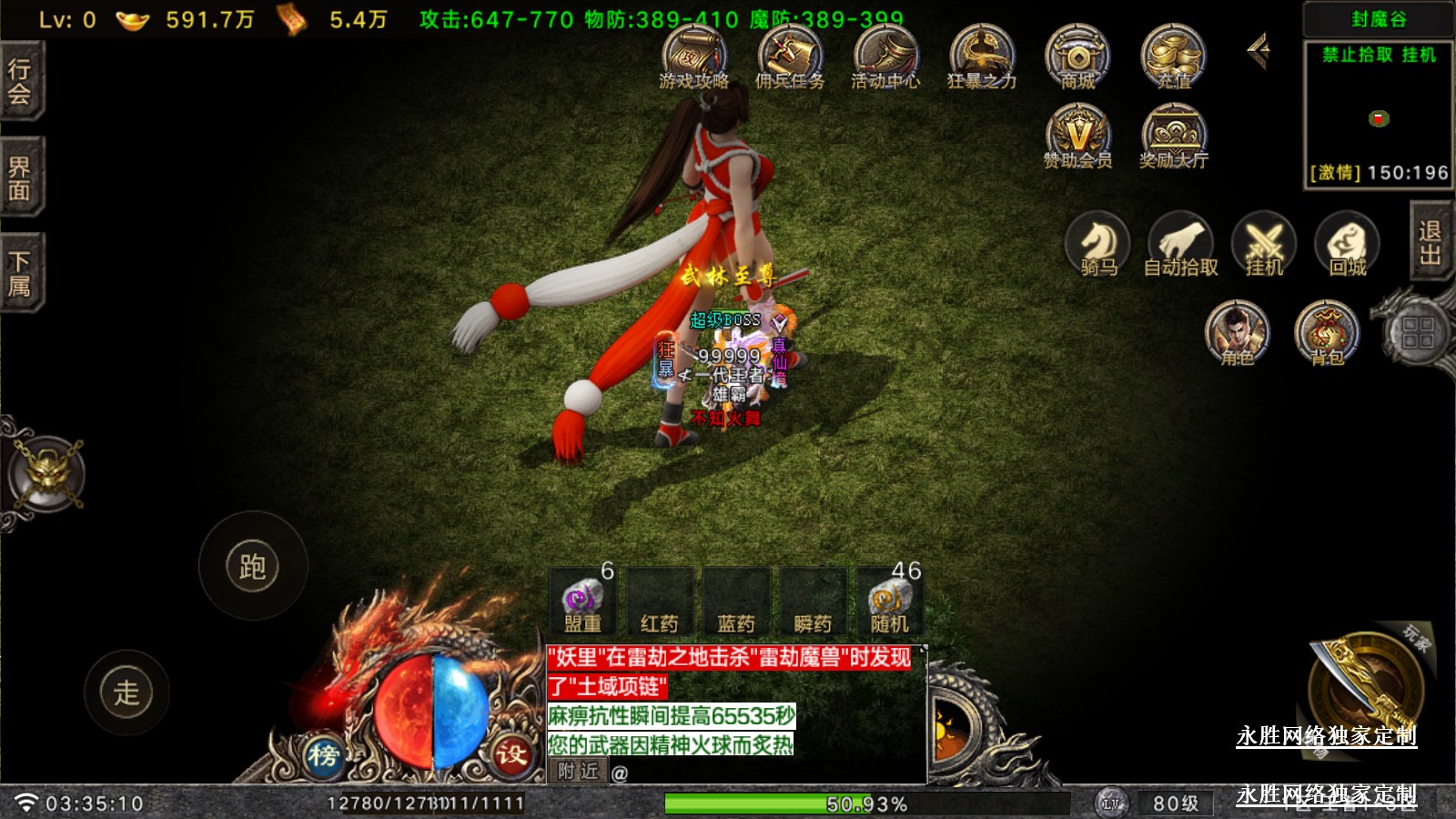Open the 商城 shop
The image size is (1456, 819).
[x=1077, y=56]
